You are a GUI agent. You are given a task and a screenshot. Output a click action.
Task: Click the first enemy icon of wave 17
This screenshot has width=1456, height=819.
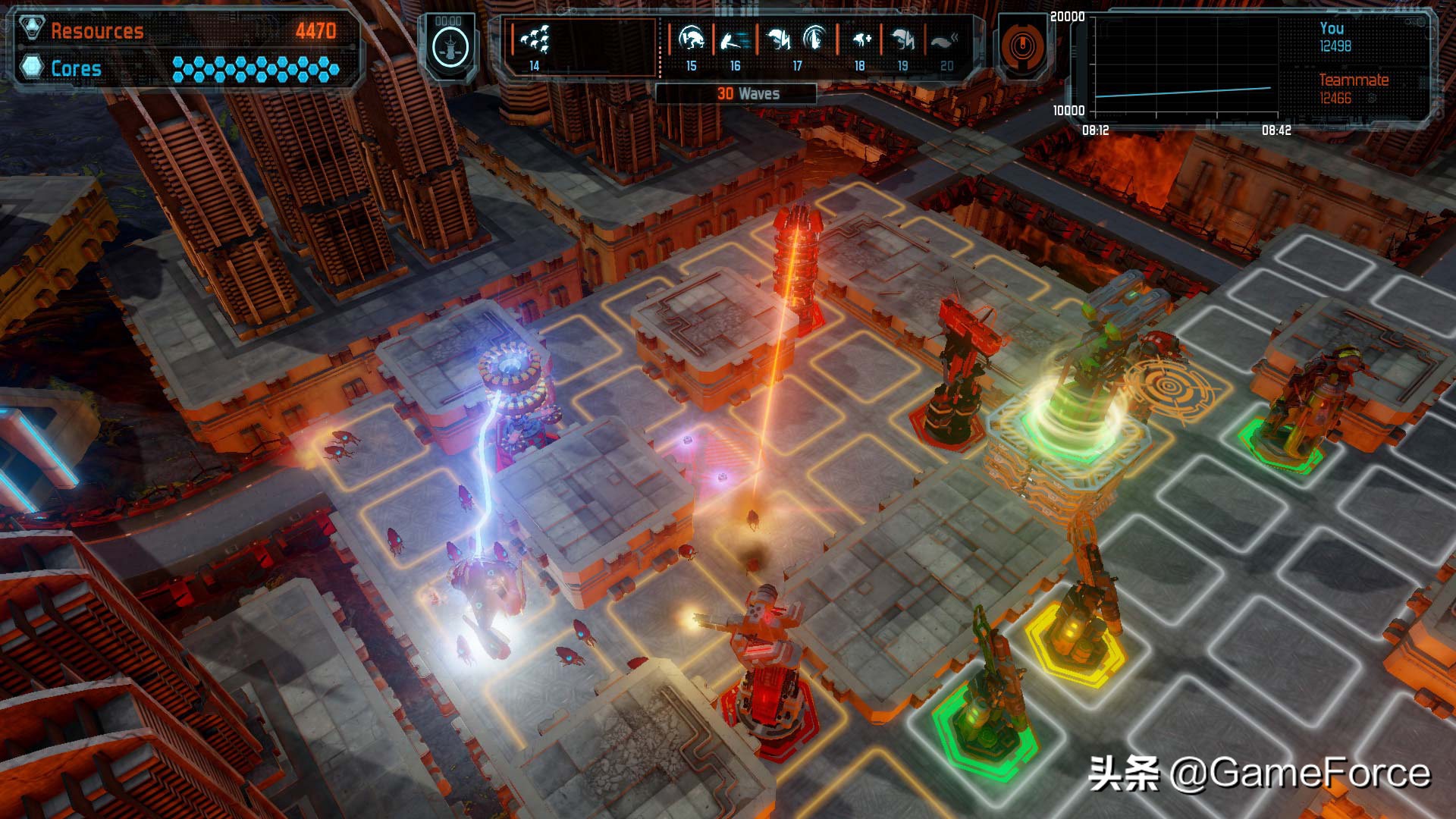779,39
